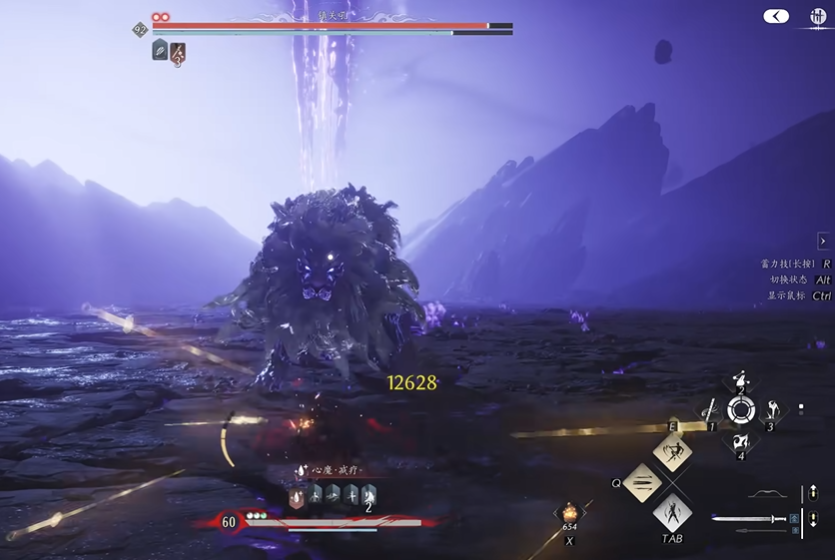Open the menu icon in the top-right corner
The height and width of the screenshot is (560, 835).
pyautogui.click(x=818, y=16)
